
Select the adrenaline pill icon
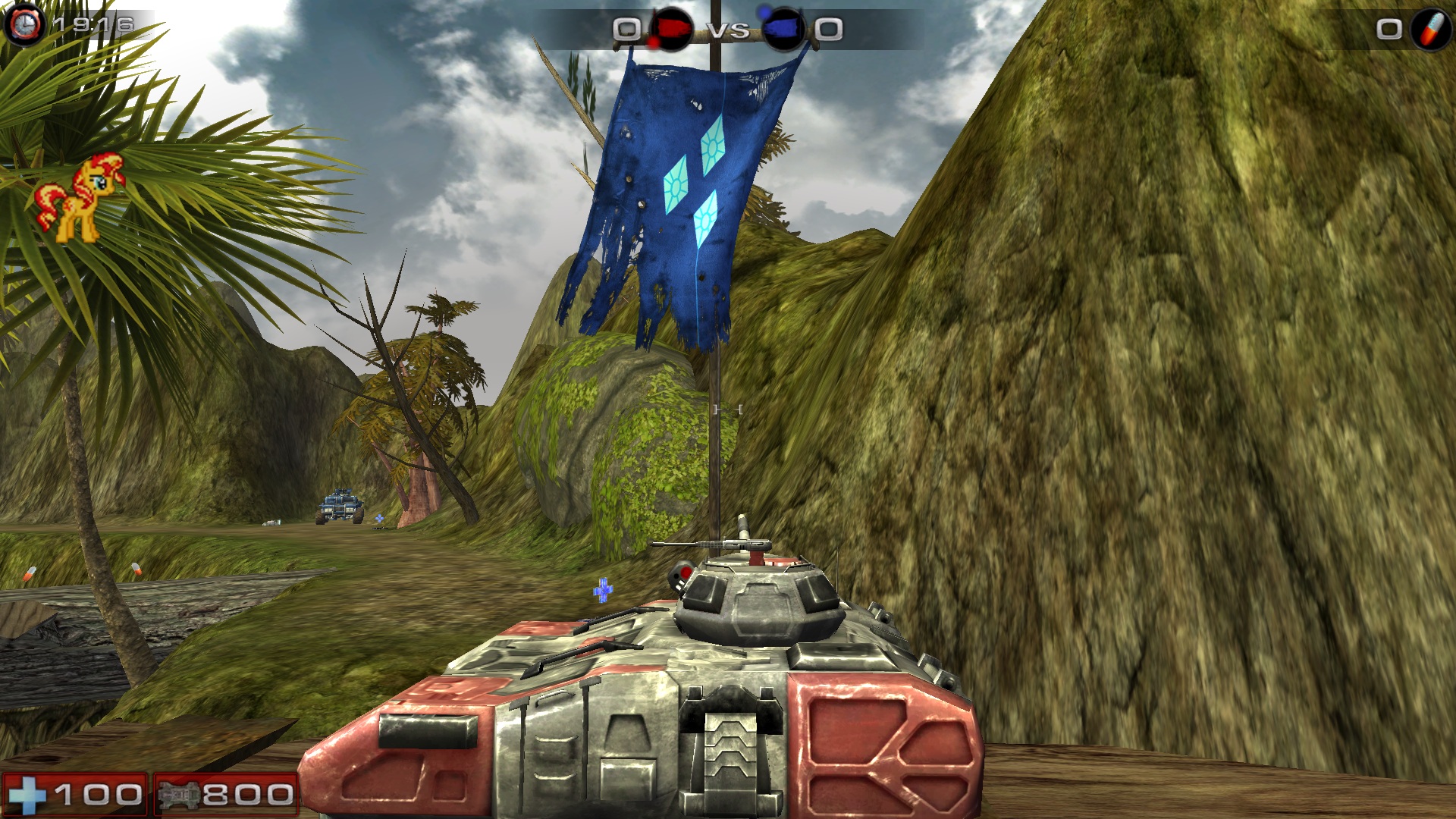coord(1431,29)
